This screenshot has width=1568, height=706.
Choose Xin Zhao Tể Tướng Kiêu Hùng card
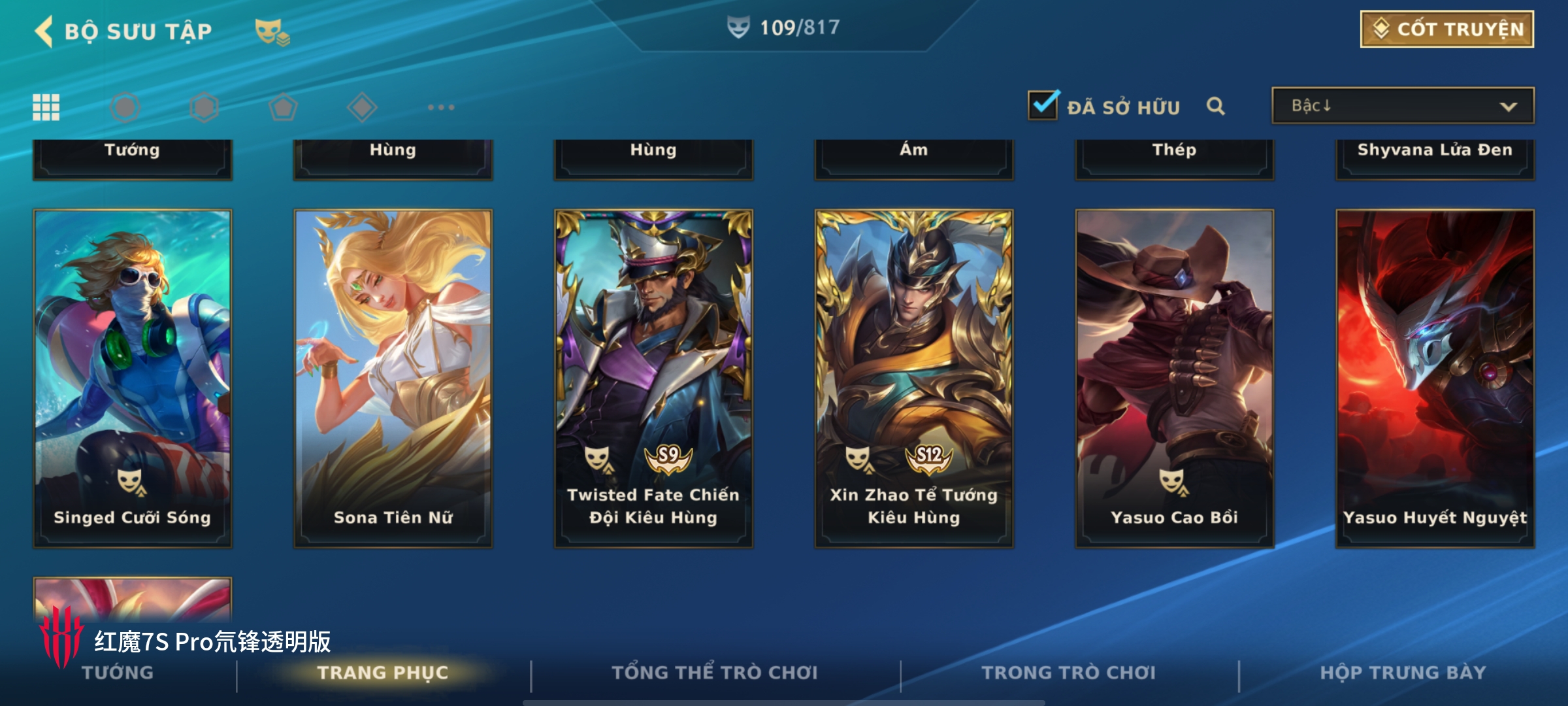click(x=913, y=378)
